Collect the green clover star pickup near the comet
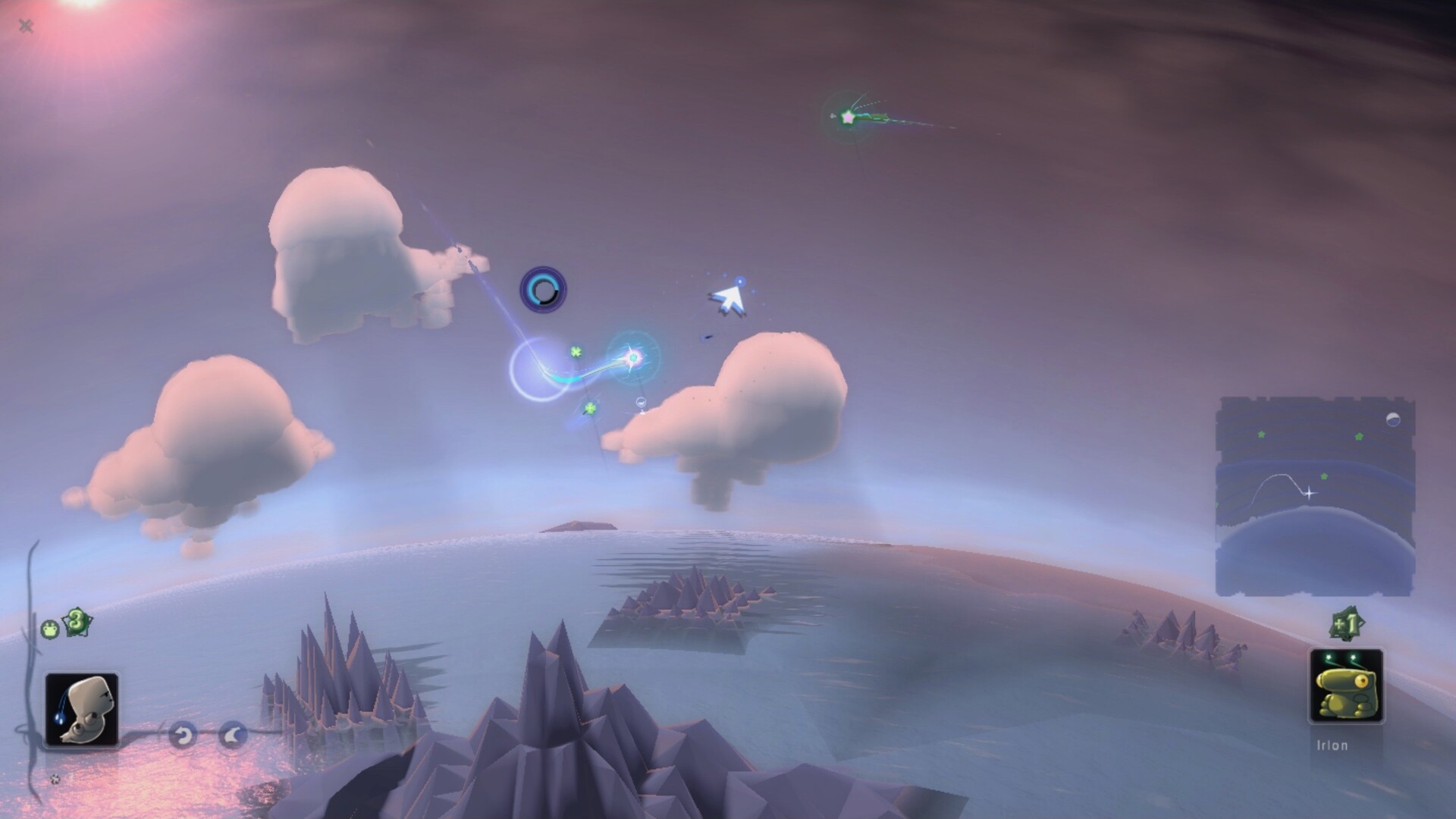Screen dimensions: 1456x819 click(x=576, y=353)
